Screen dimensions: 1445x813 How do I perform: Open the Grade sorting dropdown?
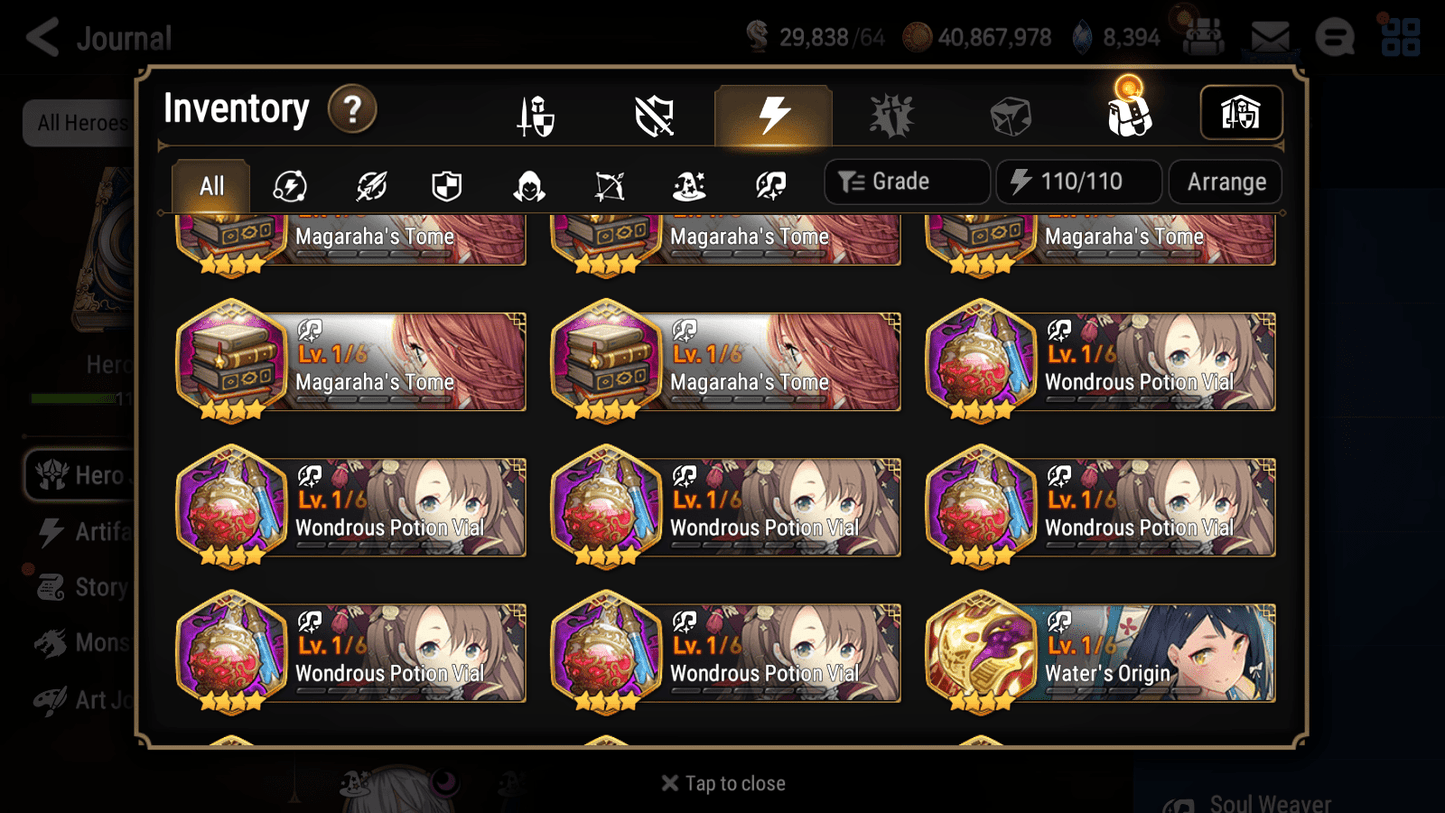pyautogui.click(x=906, y=181)
